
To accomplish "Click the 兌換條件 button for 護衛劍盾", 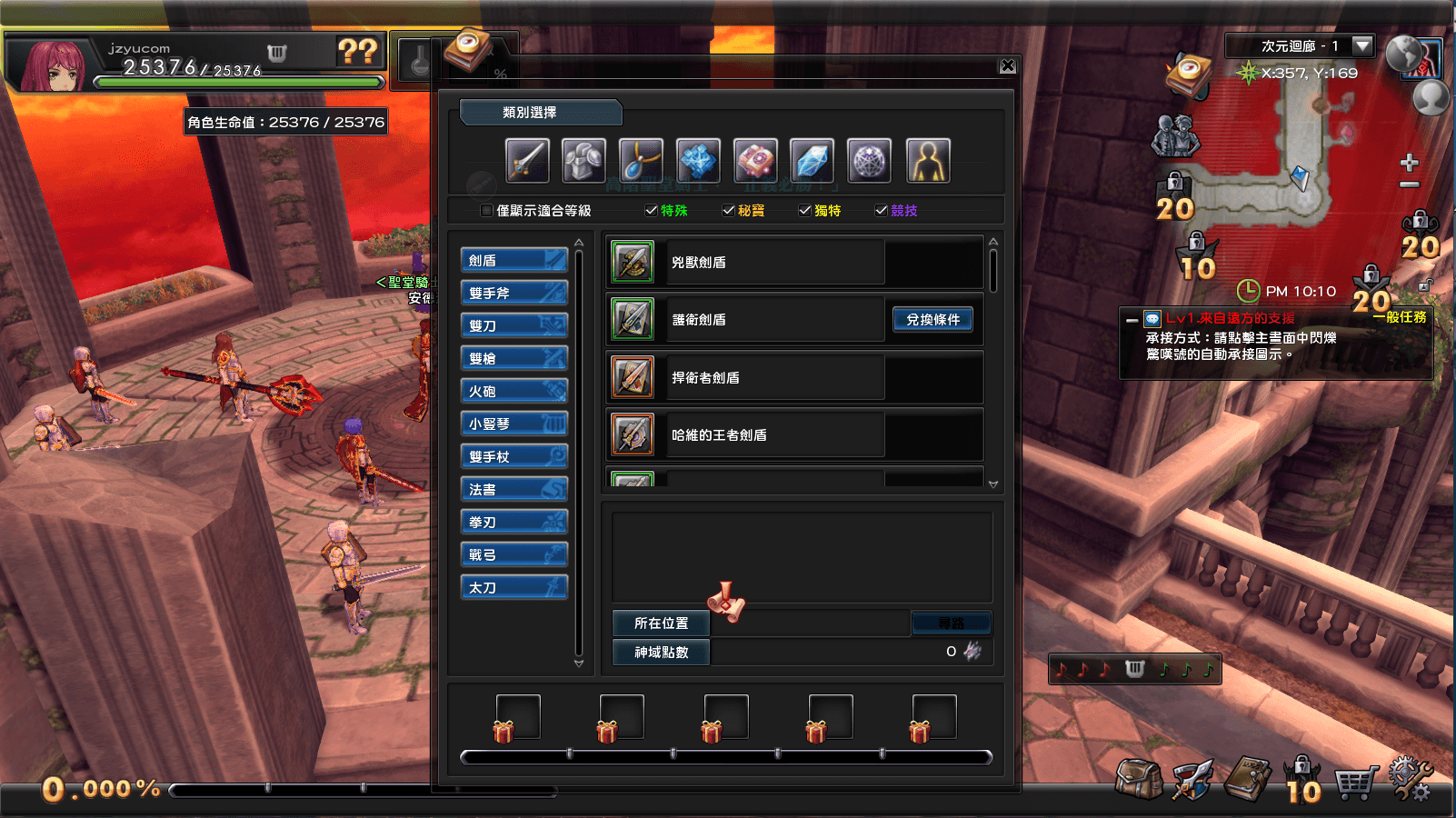I will (x=933, y=319).
